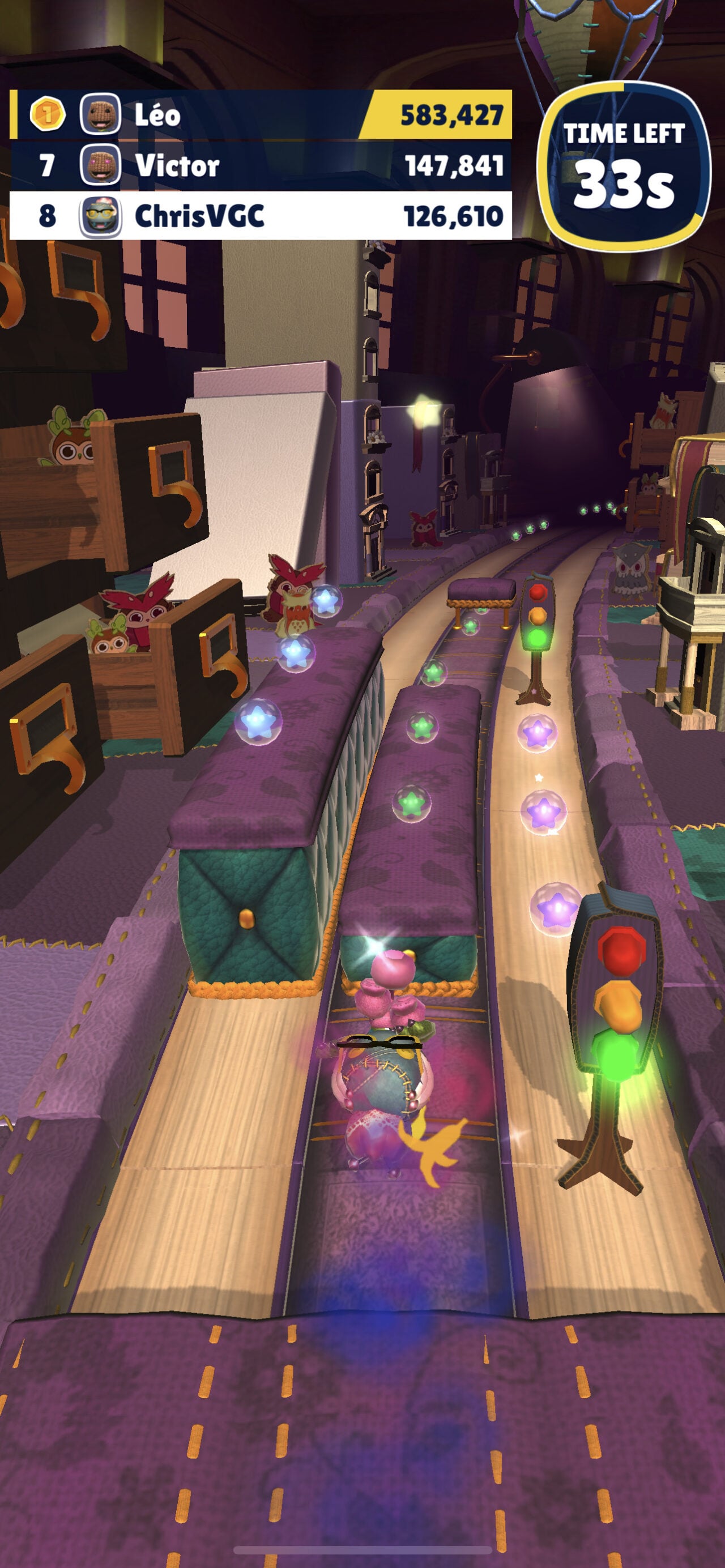Select Léo's sackboy avatar portrait
725x1568 pixels.
(x=101, y=113)
